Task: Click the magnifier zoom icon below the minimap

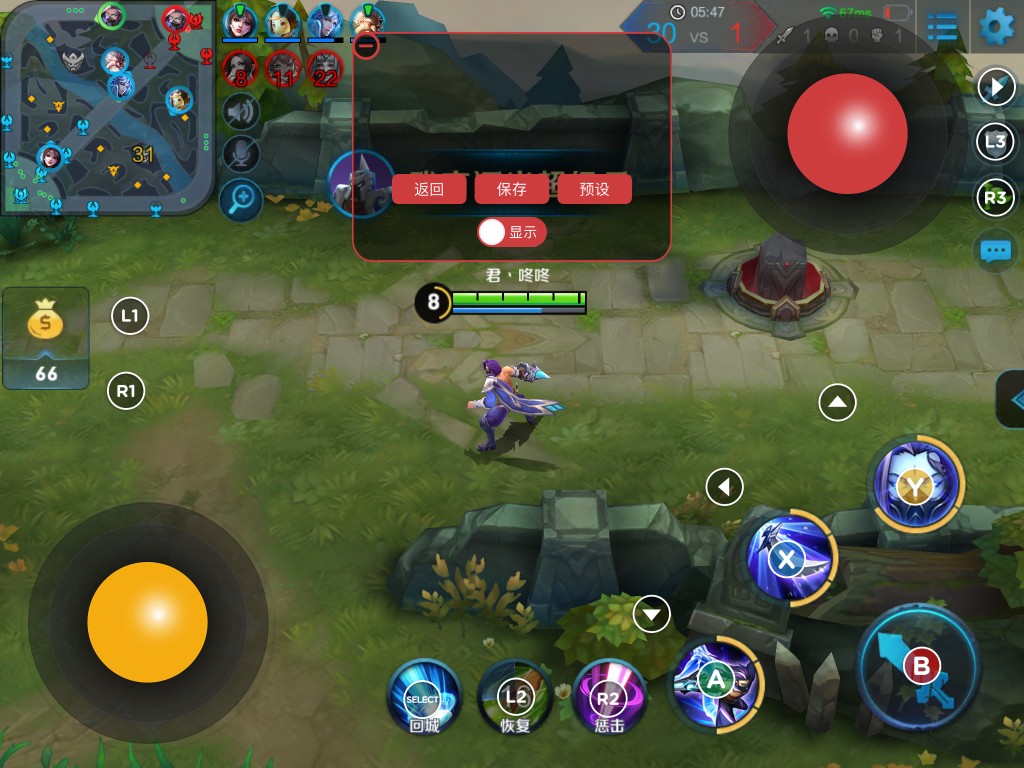Action: [241, 200]
